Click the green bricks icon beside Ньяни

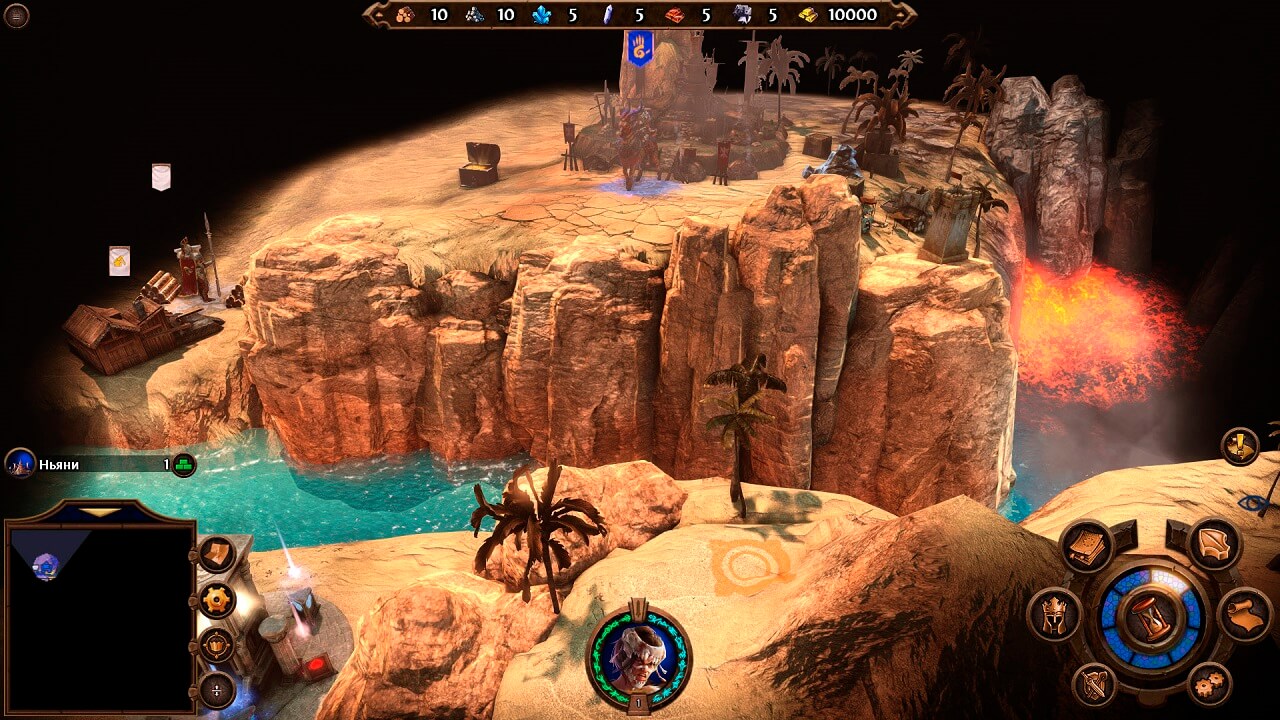[x=183, y=464]
